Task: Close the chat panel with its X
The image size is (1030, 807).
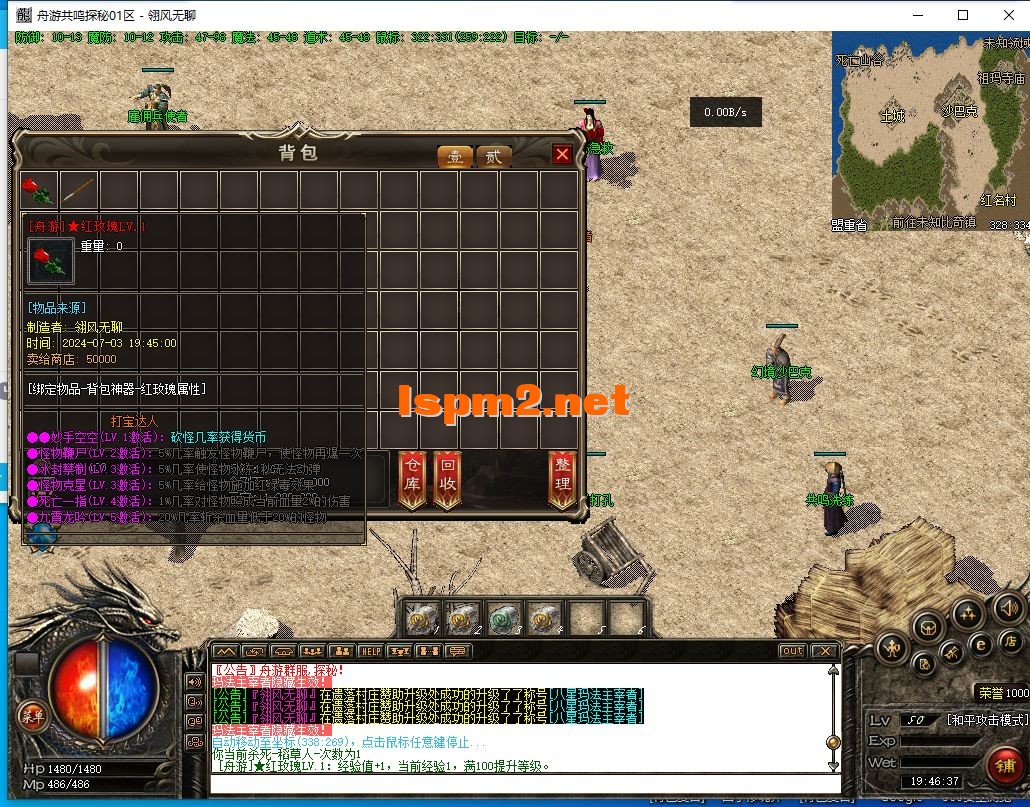Action: pyautogui.click(x=824, y=651)
